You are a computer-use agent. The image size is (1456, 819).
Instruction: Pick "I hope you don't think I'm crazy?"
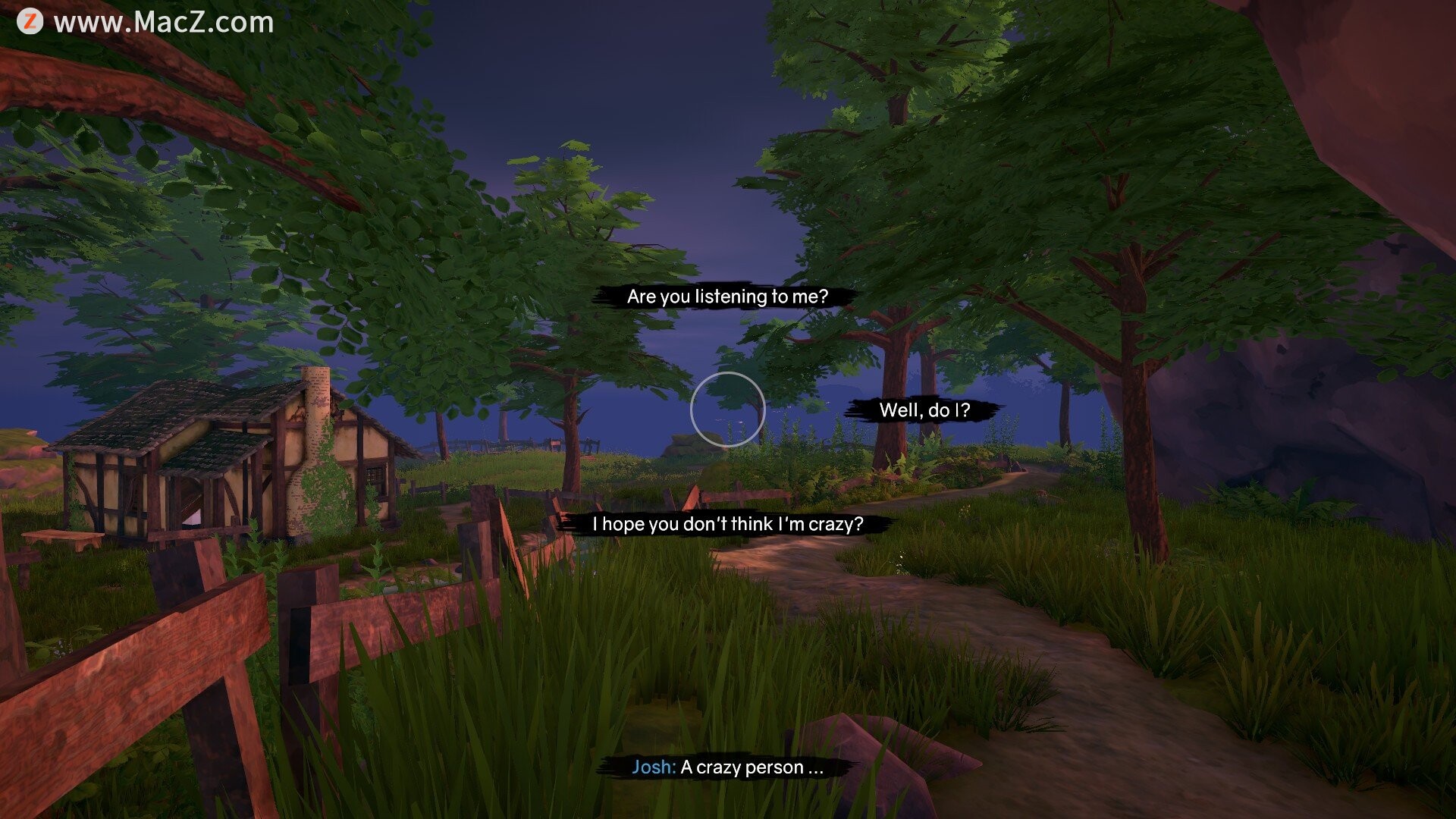727,524
